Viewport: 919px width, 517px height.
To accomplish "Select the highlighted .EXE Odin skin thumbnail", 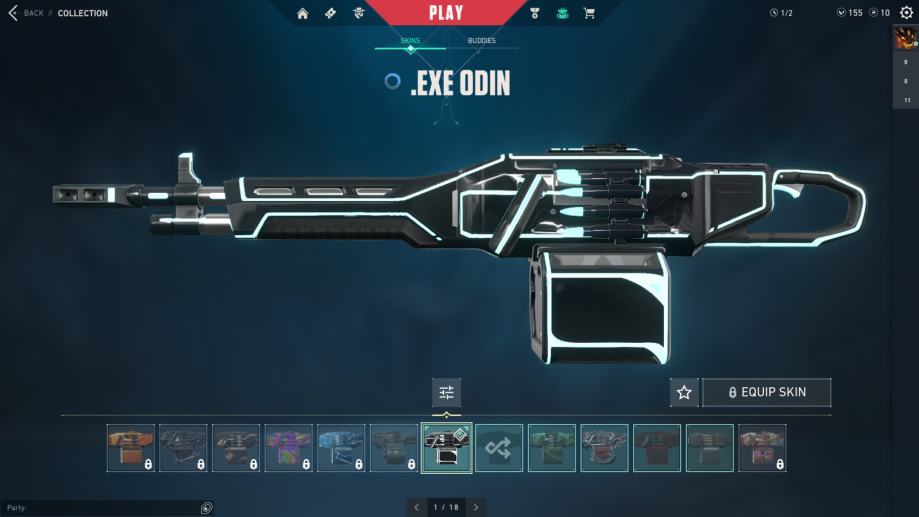I will click(x=446, y=448).
